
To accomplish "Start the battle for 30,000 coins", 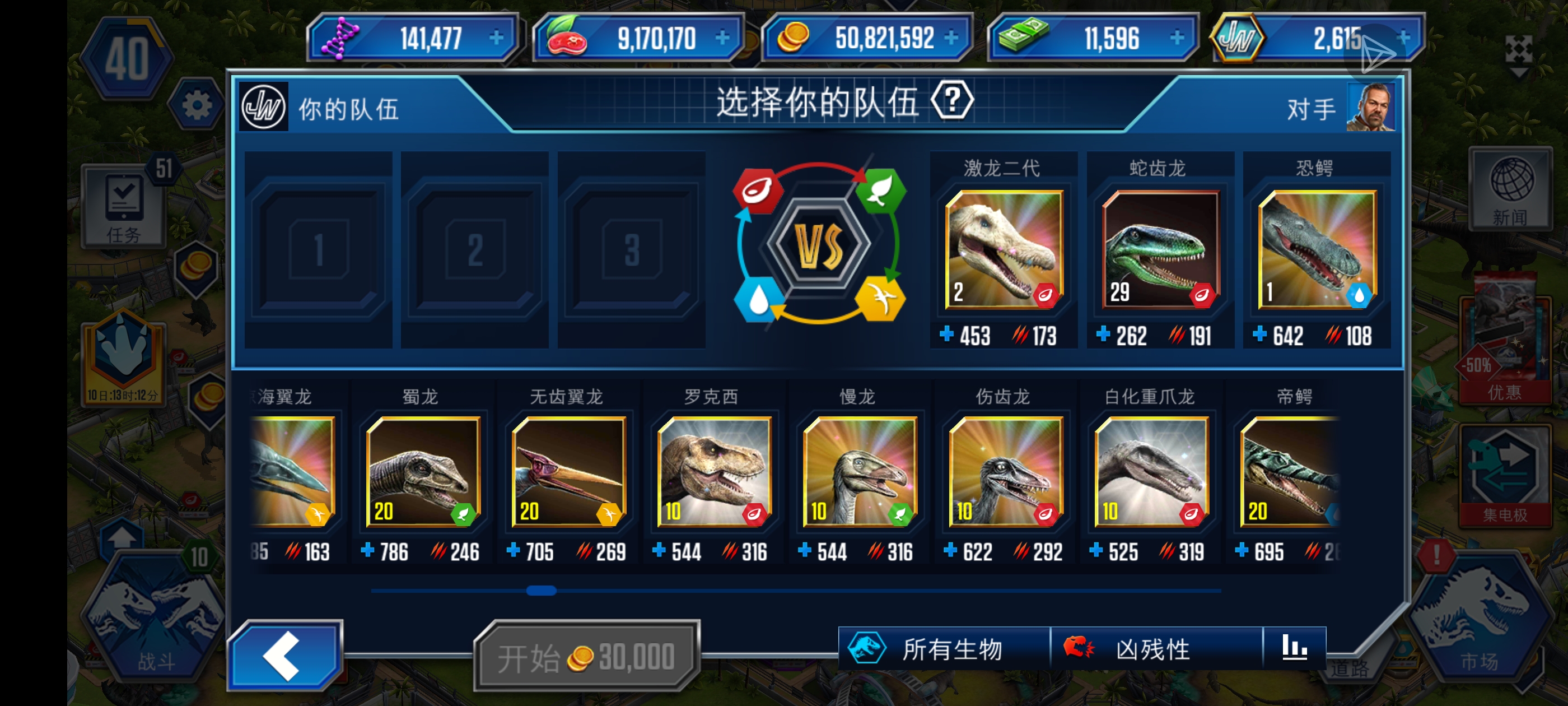I will pyautogui.click(x=586, y=657).
